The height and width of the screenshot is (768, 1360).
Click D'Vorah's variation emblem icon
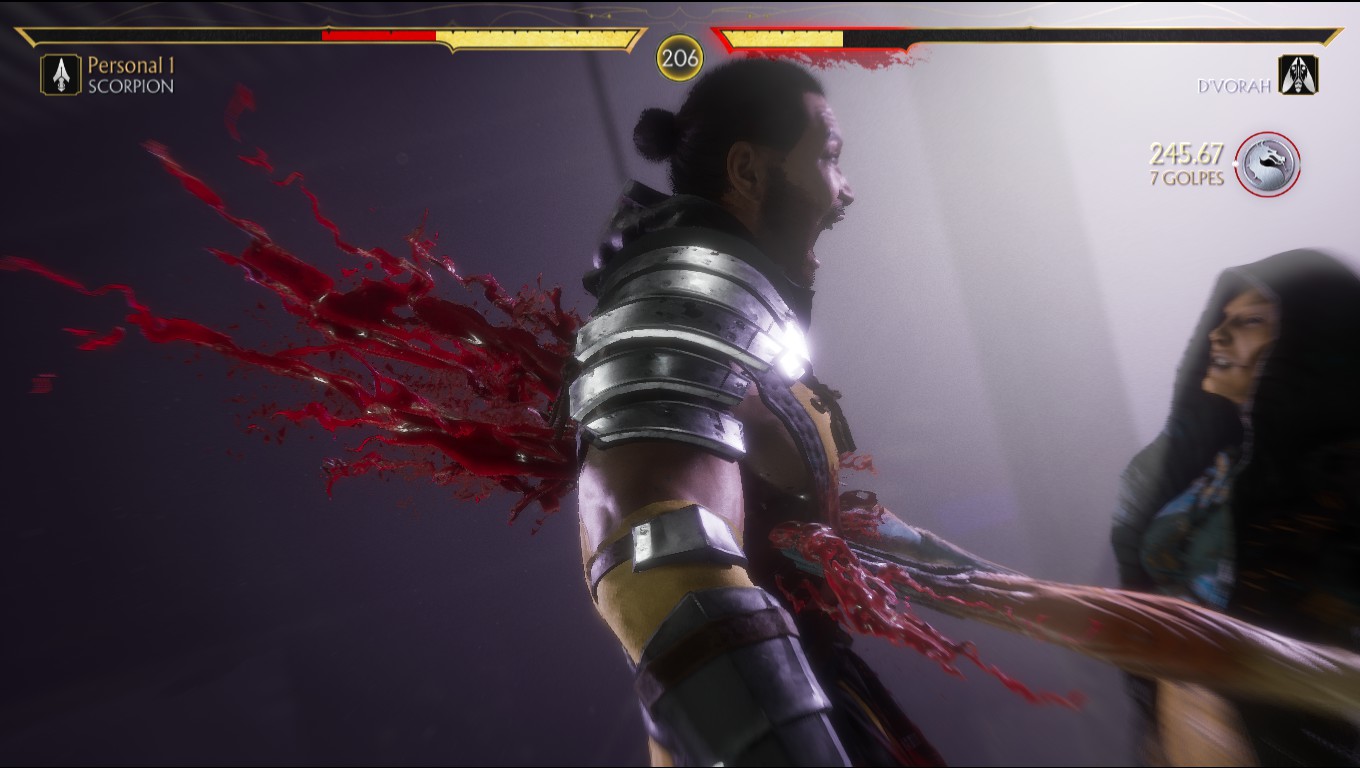(1298, 75)
